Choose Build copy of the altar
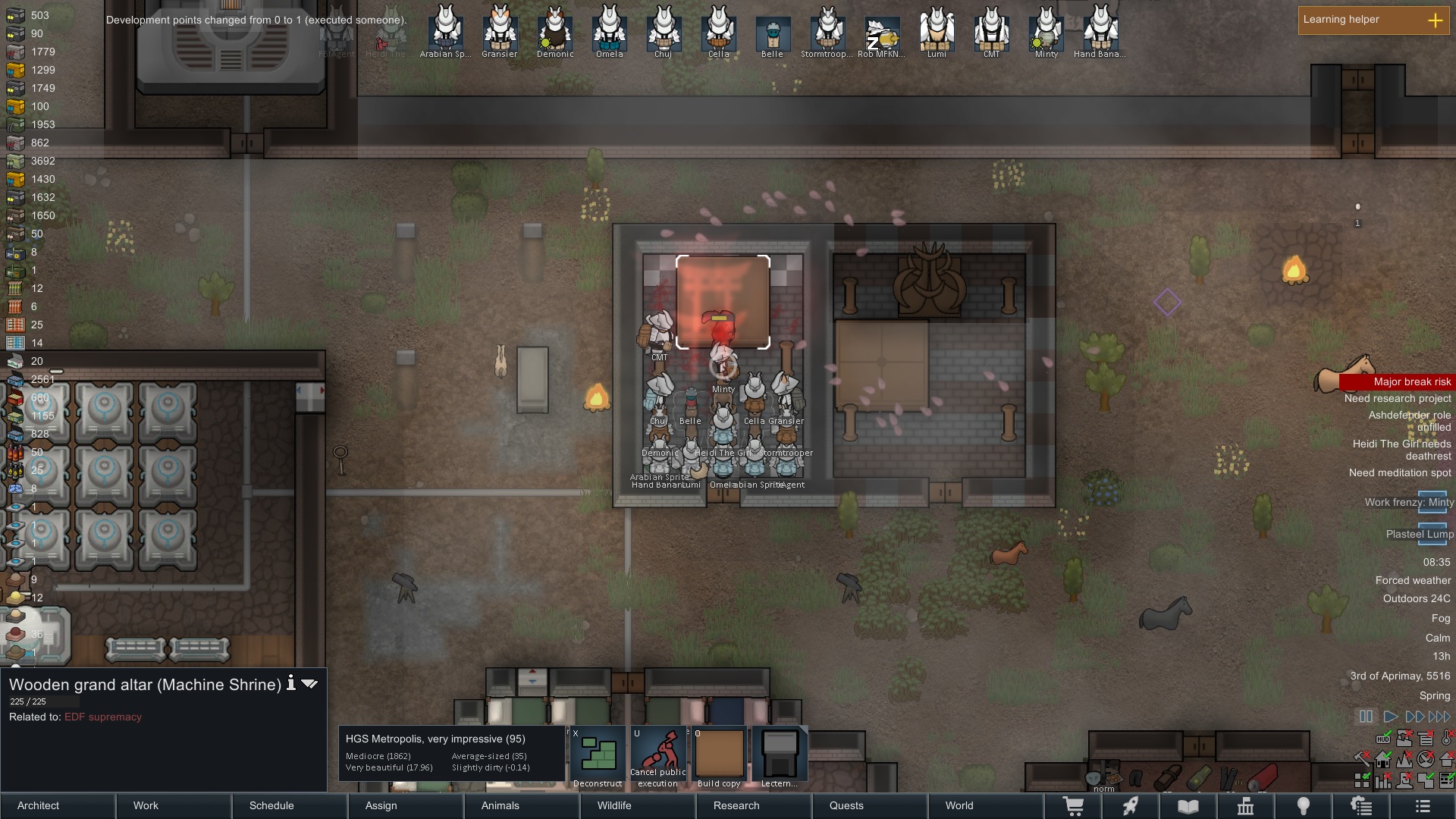1456x819 pixels. pos(719,758)
